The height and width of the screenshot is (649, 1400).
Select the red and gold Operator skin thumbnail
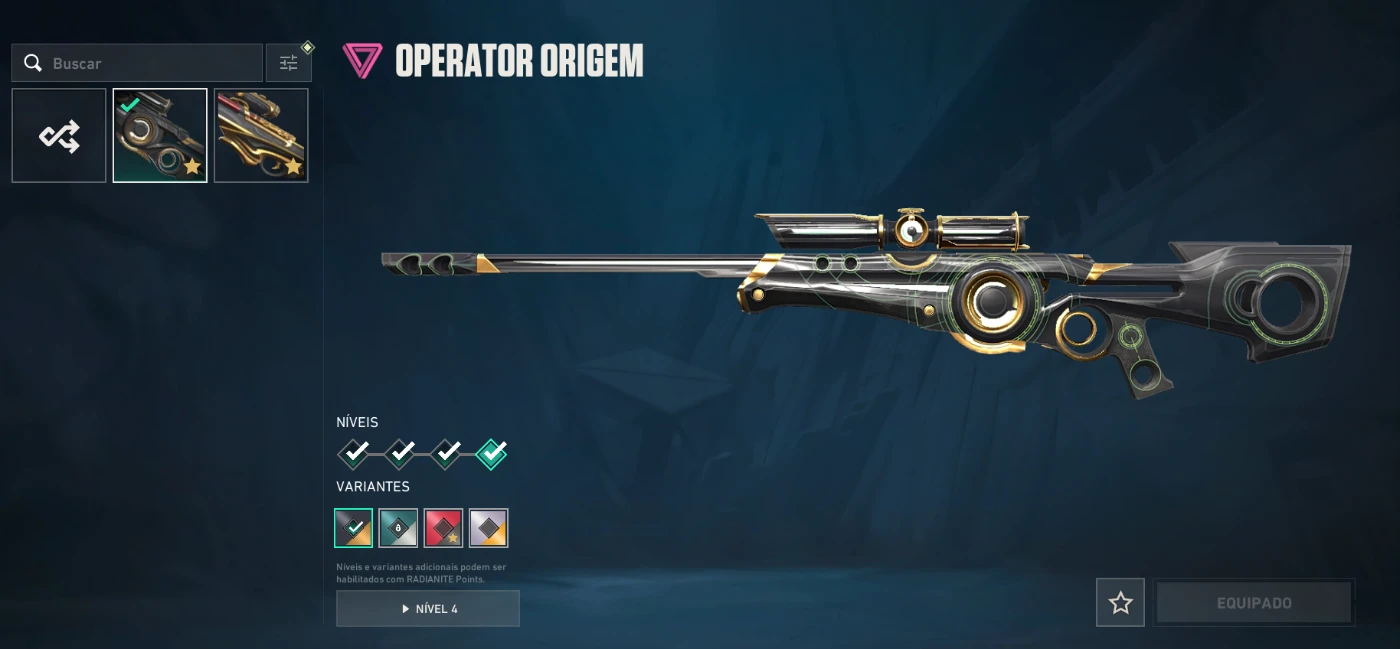[261, 136]
